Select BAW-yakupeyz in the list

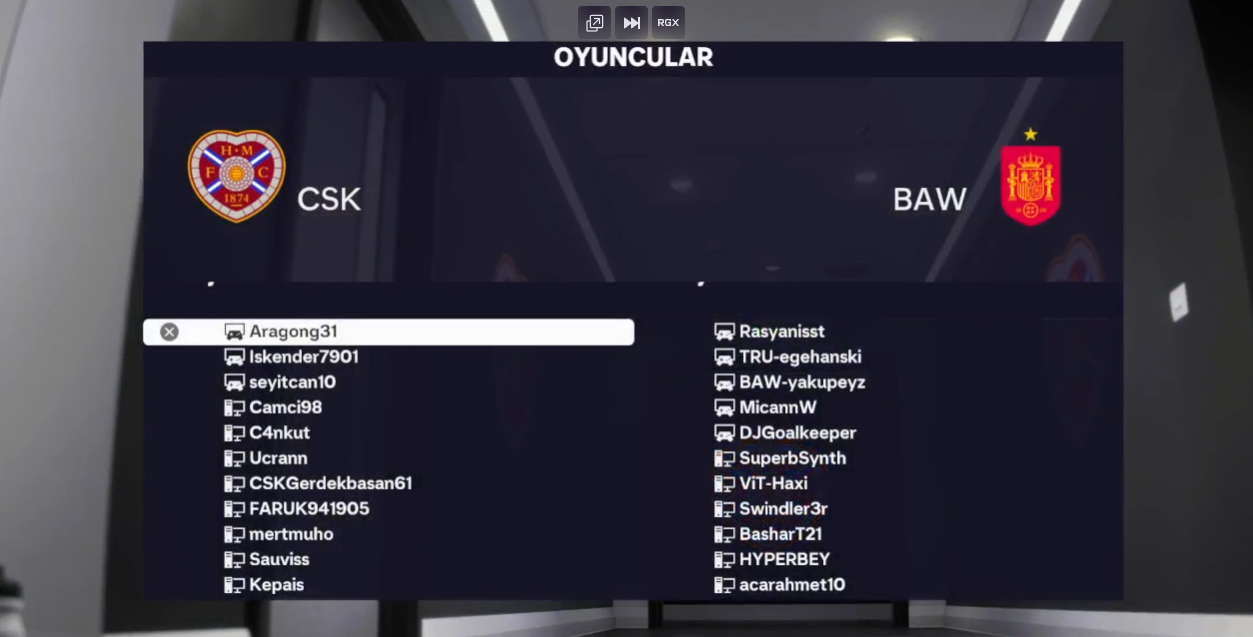tap(802, 382)
